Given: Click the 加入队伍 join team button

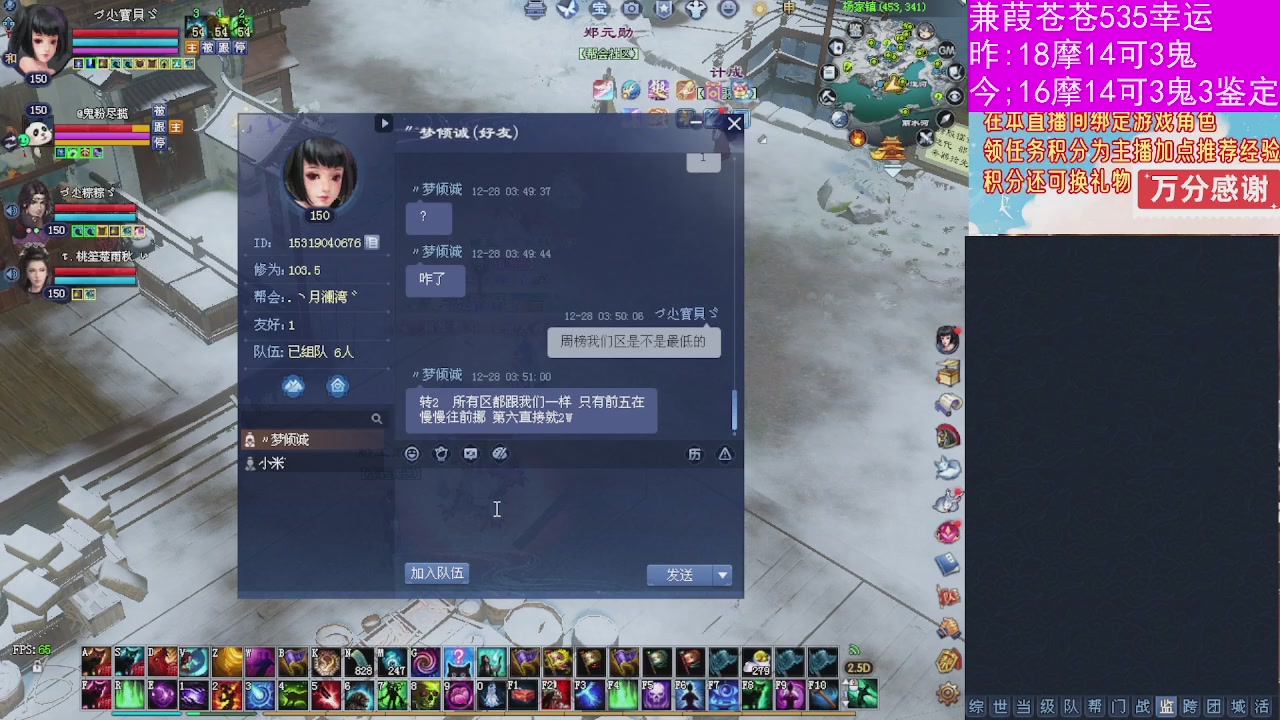Looking at the screenshot, I should [436, 573].
